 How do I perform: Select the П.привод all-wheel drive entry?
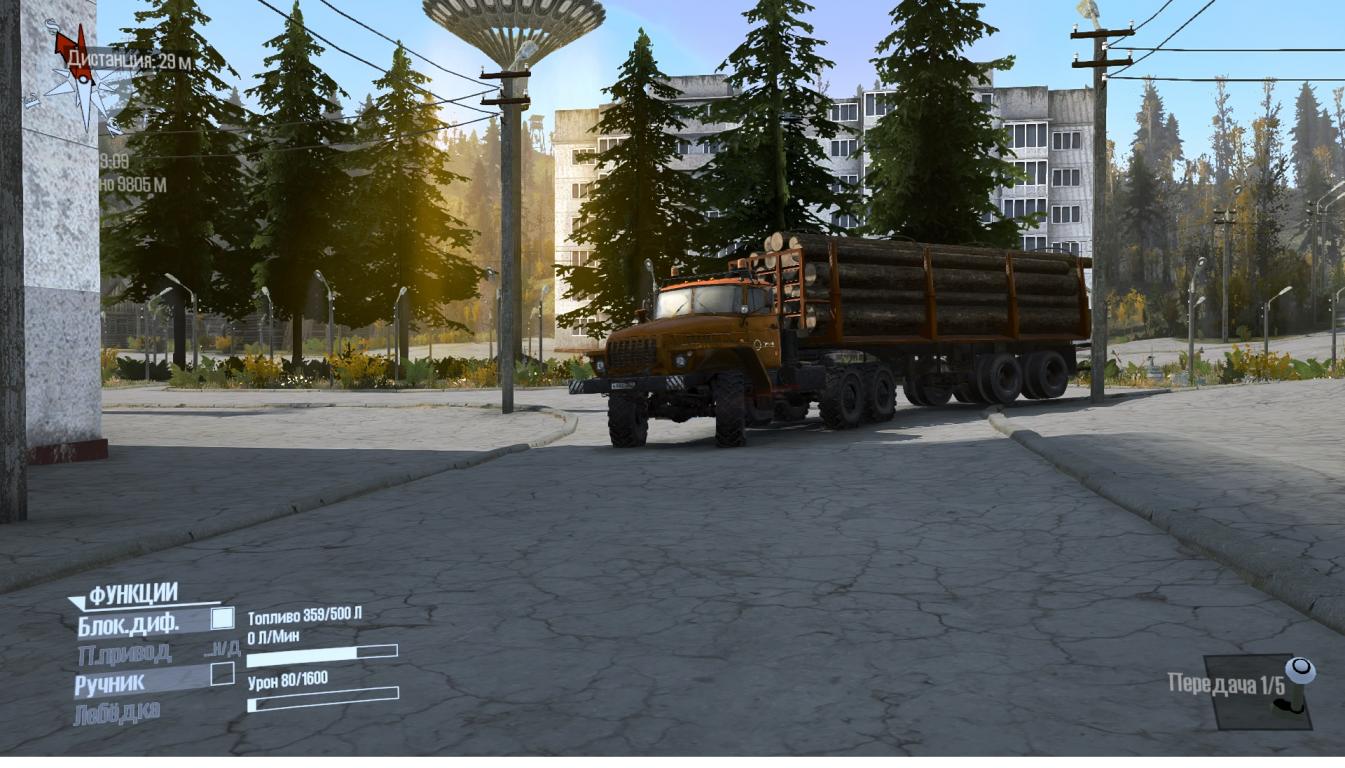[124, 654]
